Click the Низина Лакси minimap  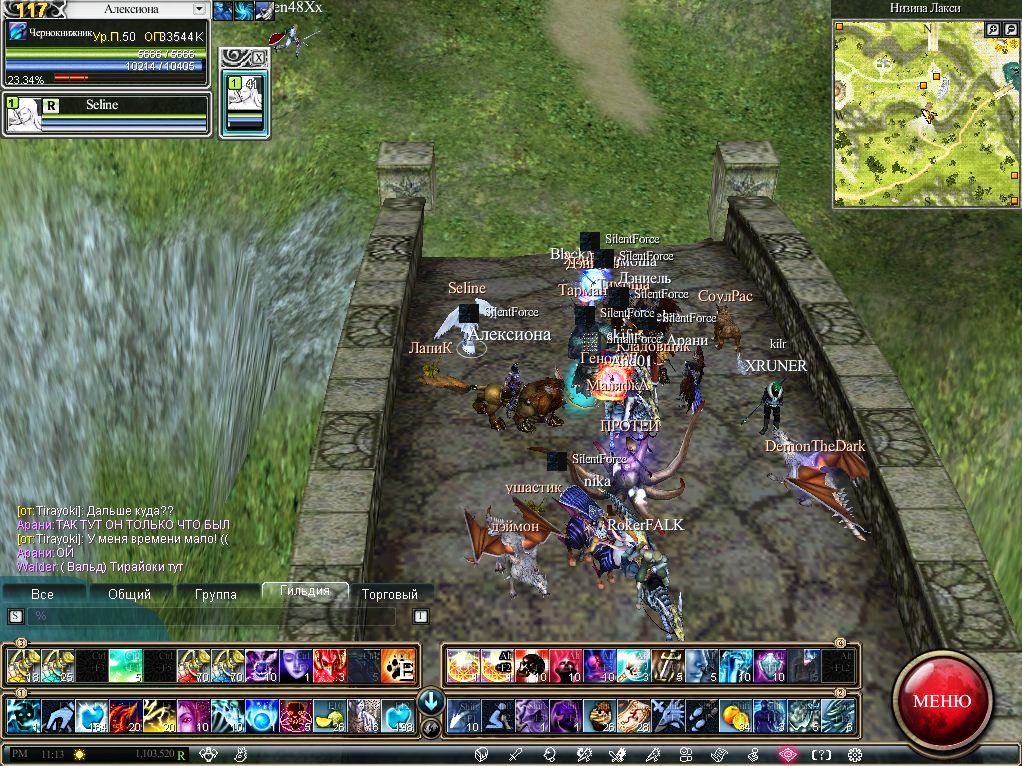point(925,112)
